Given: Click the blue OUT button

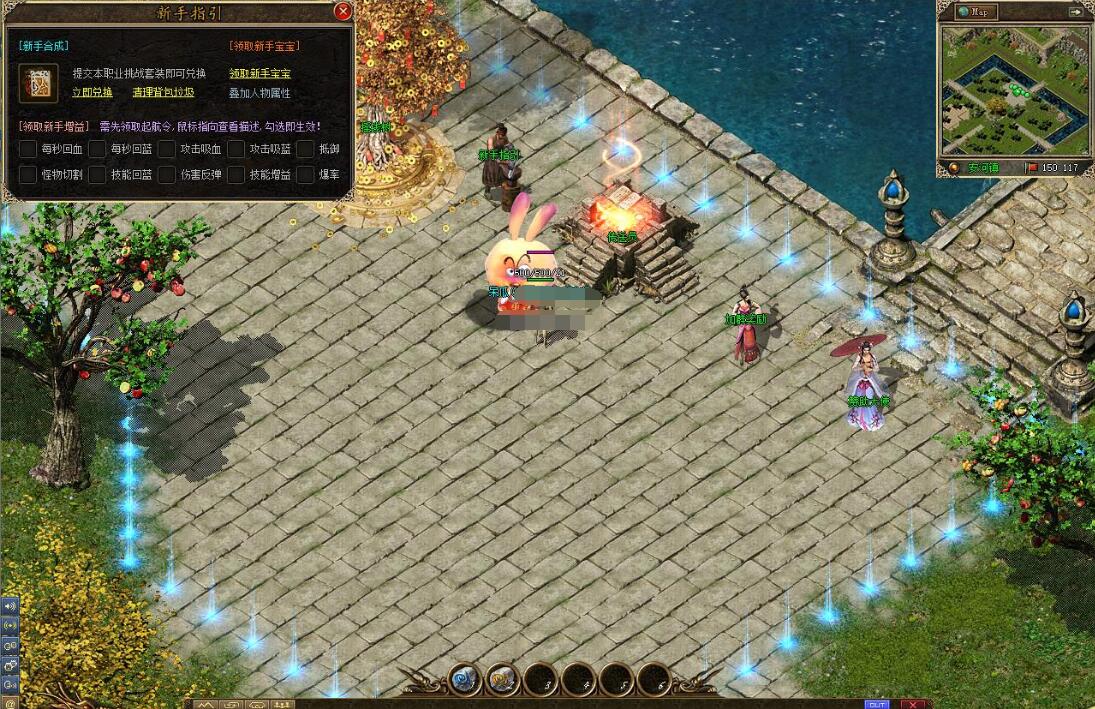Looking at the screenshot, I should tap(877, 704).
